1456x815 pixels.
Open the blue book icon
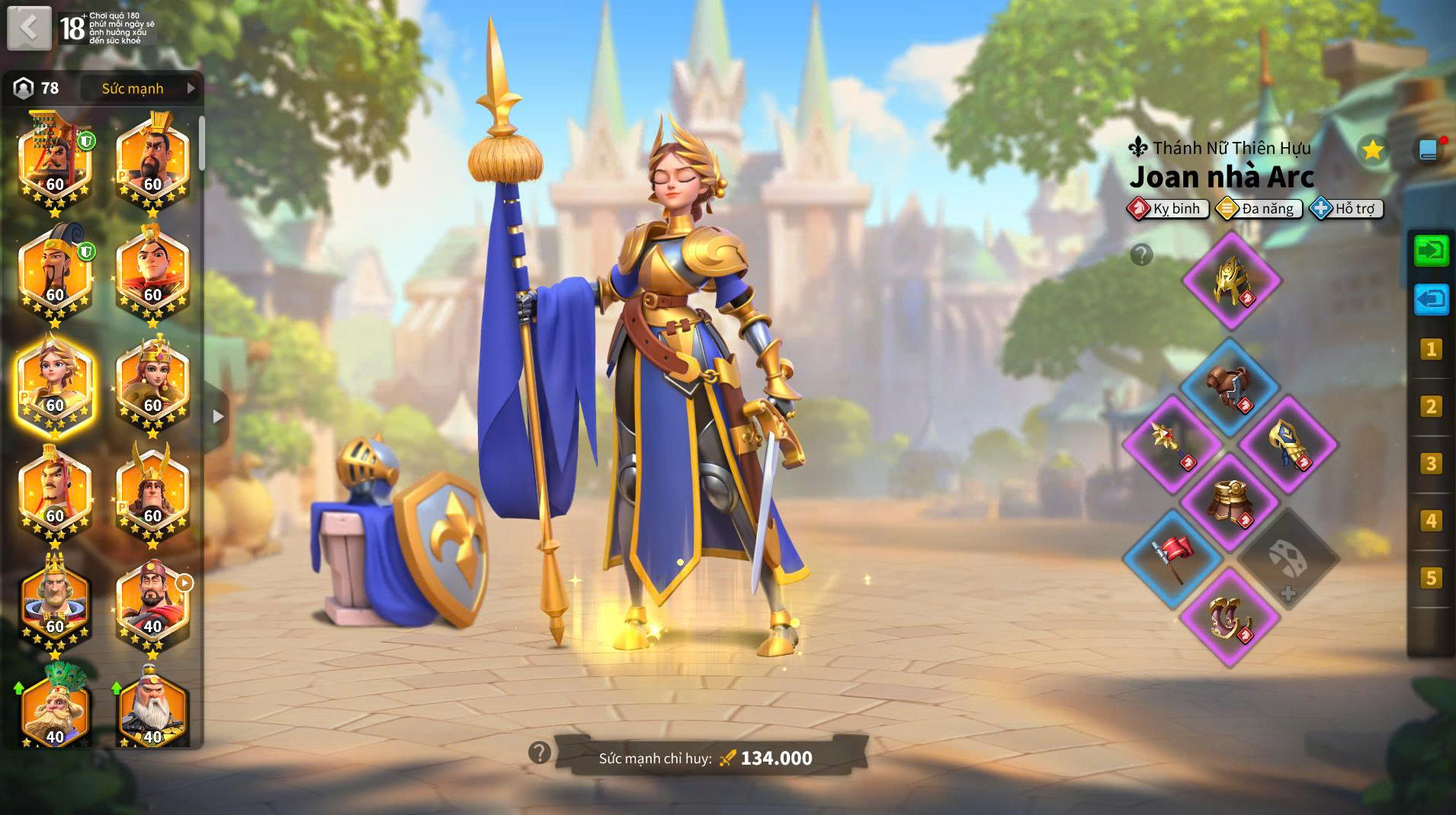1429,149
